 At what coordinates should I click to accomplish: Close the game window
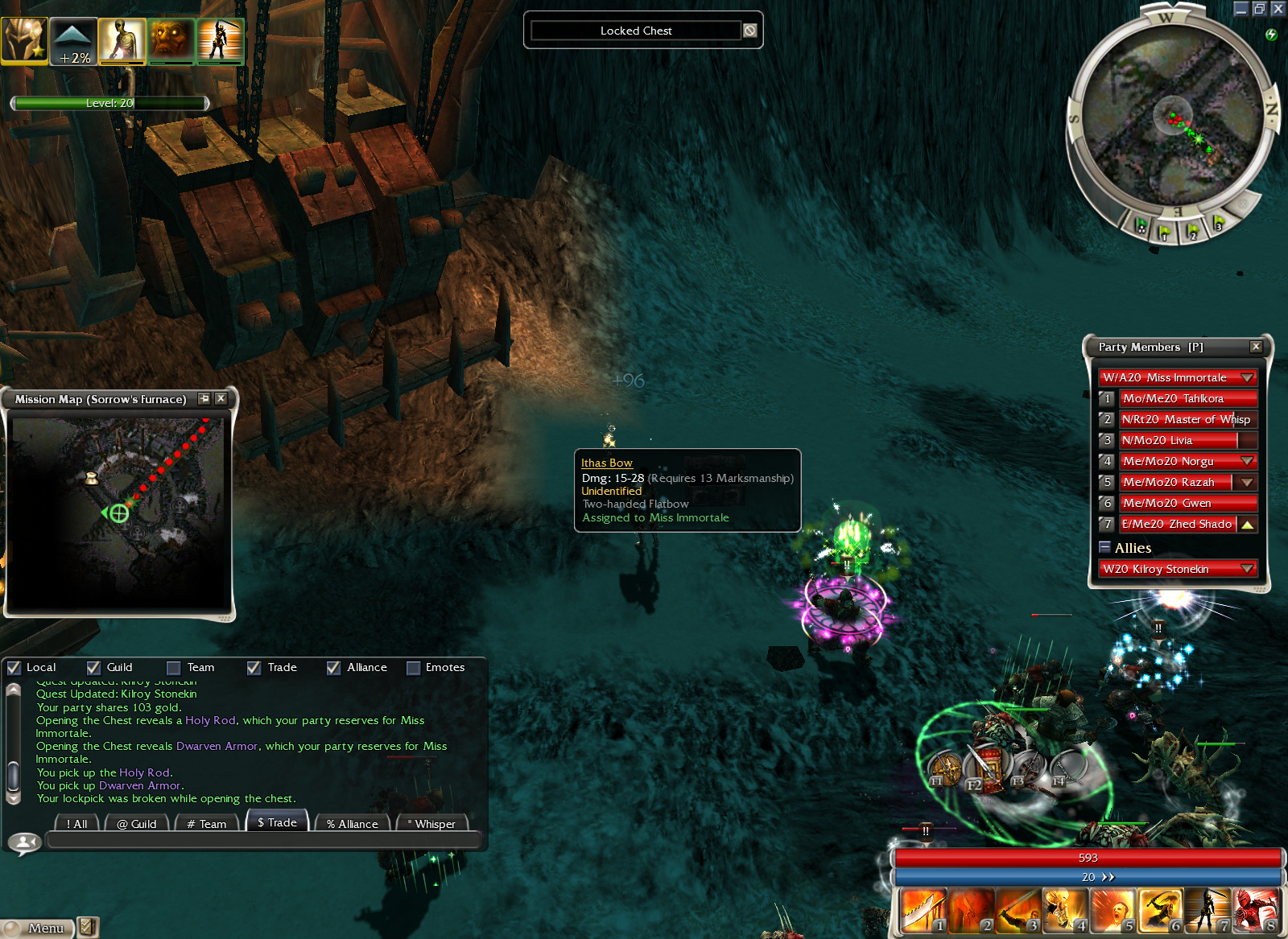(1278, 9)
